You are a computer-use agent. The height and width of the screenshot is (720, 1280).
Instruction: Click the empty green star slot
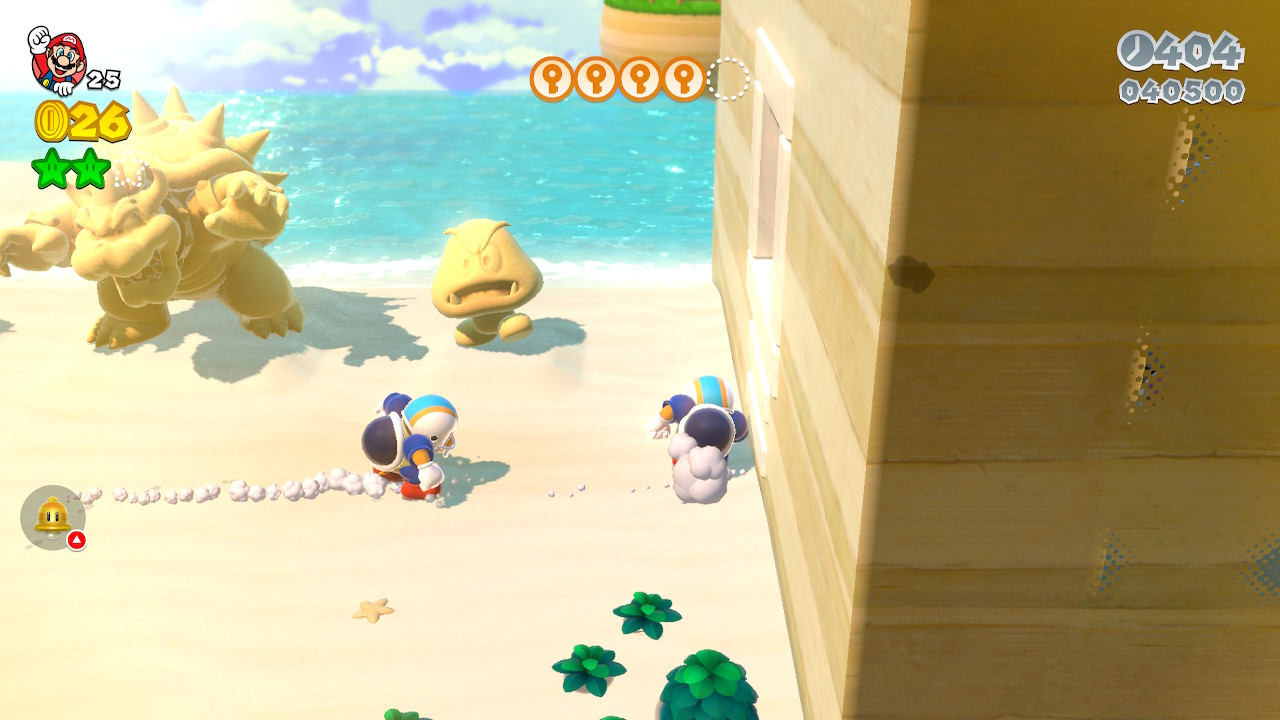point(130,172)
